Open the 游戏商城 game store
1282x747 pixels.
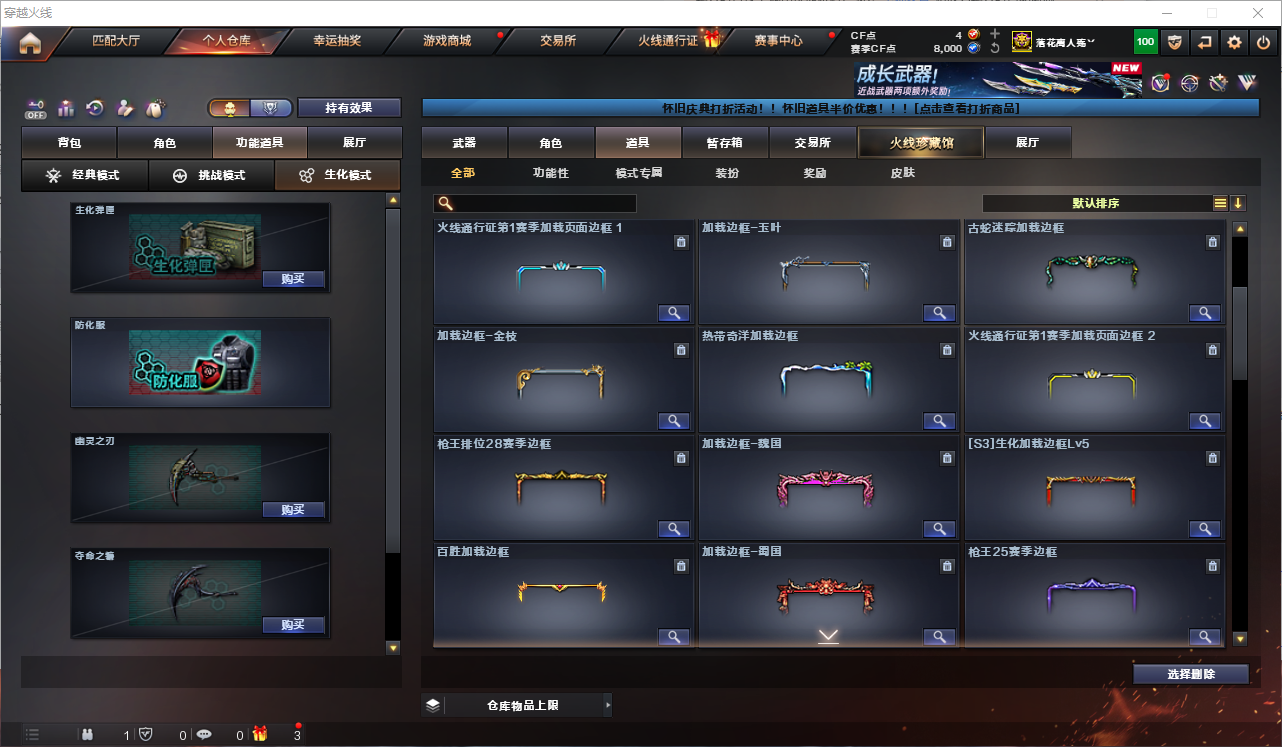click(x=447, y=41)
